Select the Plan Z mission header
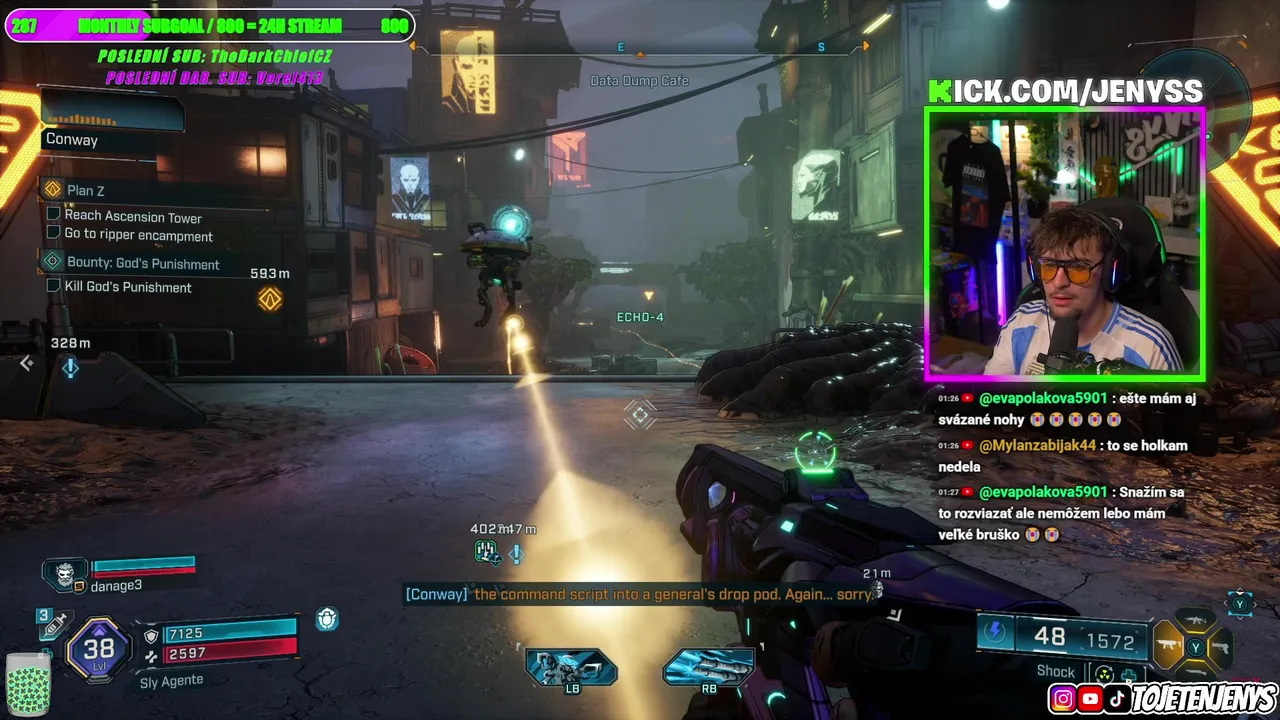The width and height of the screenshot is (1280, 720). coord(85,190)
